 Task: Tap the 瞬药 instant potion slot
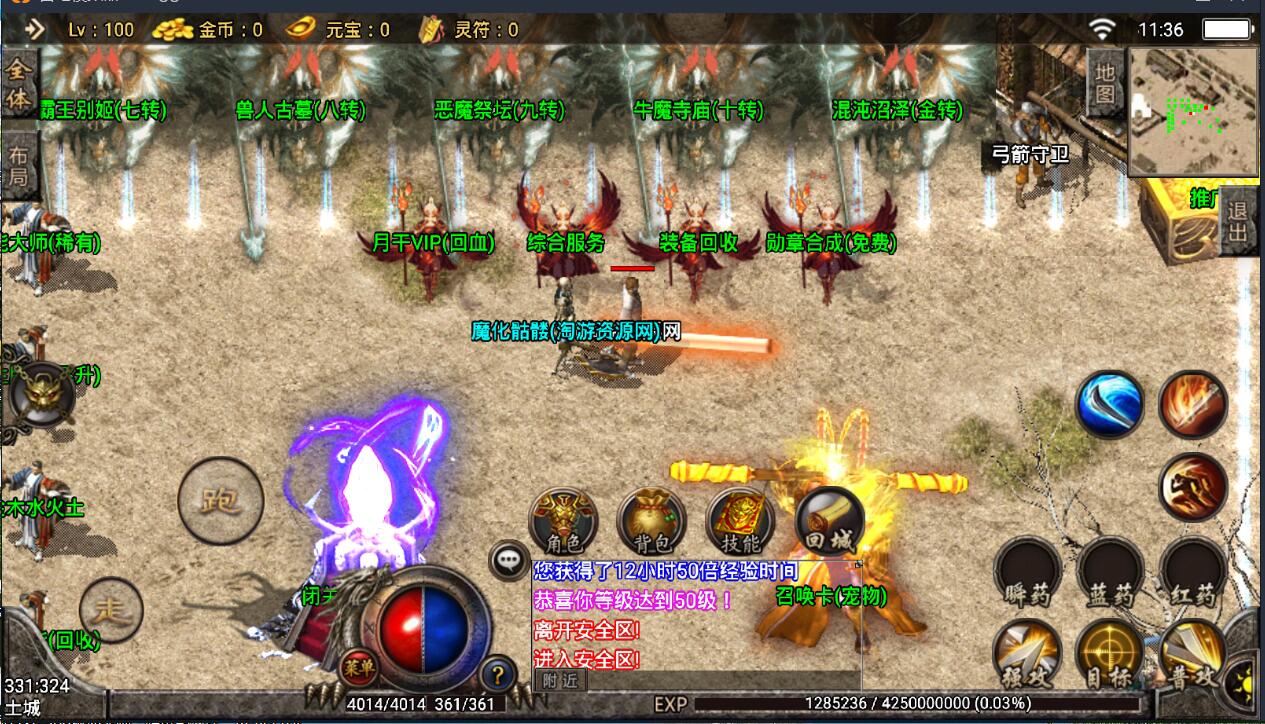(1028, 574)
